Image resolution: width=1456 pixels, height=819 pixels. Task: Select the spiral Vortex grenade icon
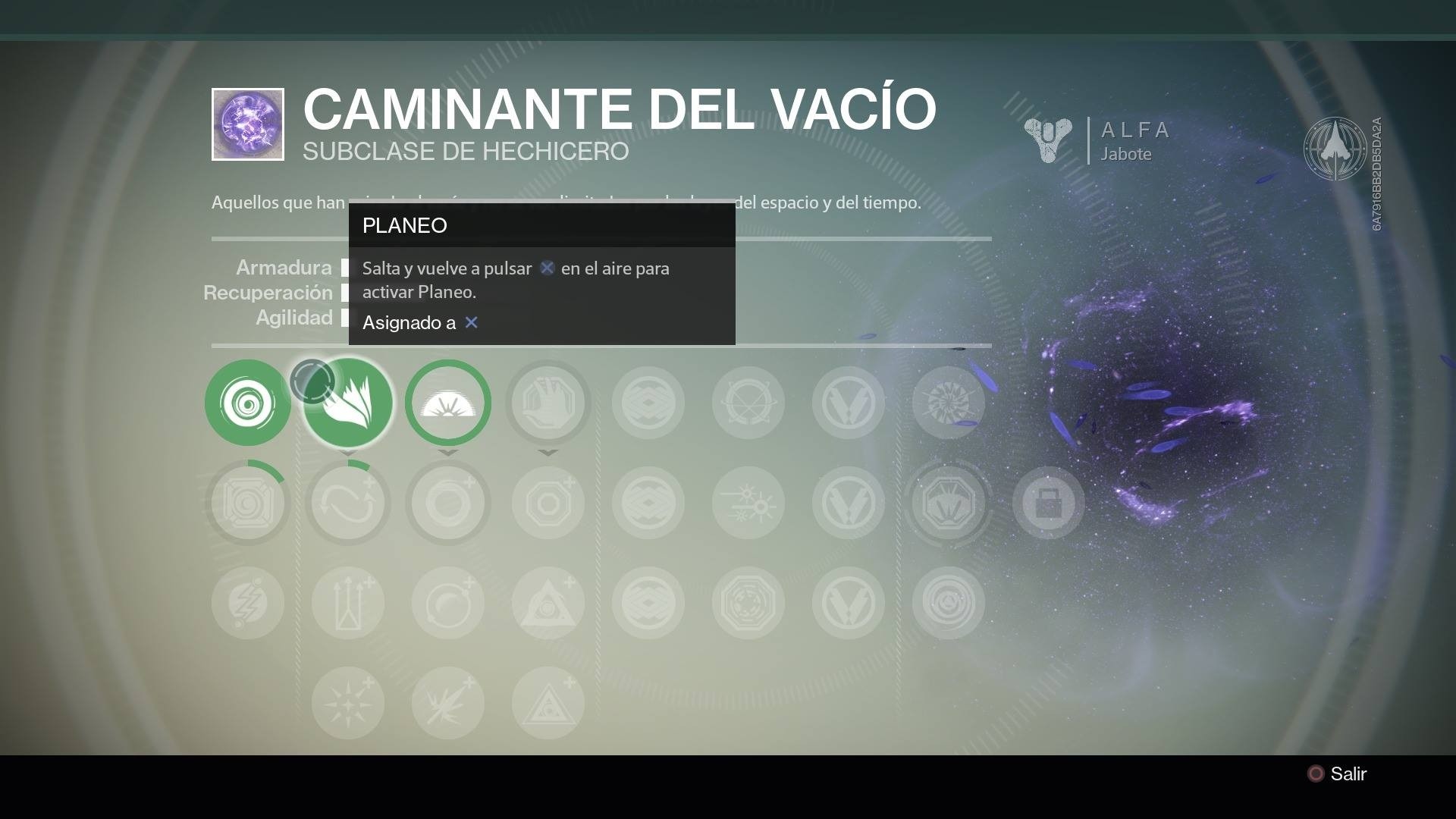click(248, 403)
